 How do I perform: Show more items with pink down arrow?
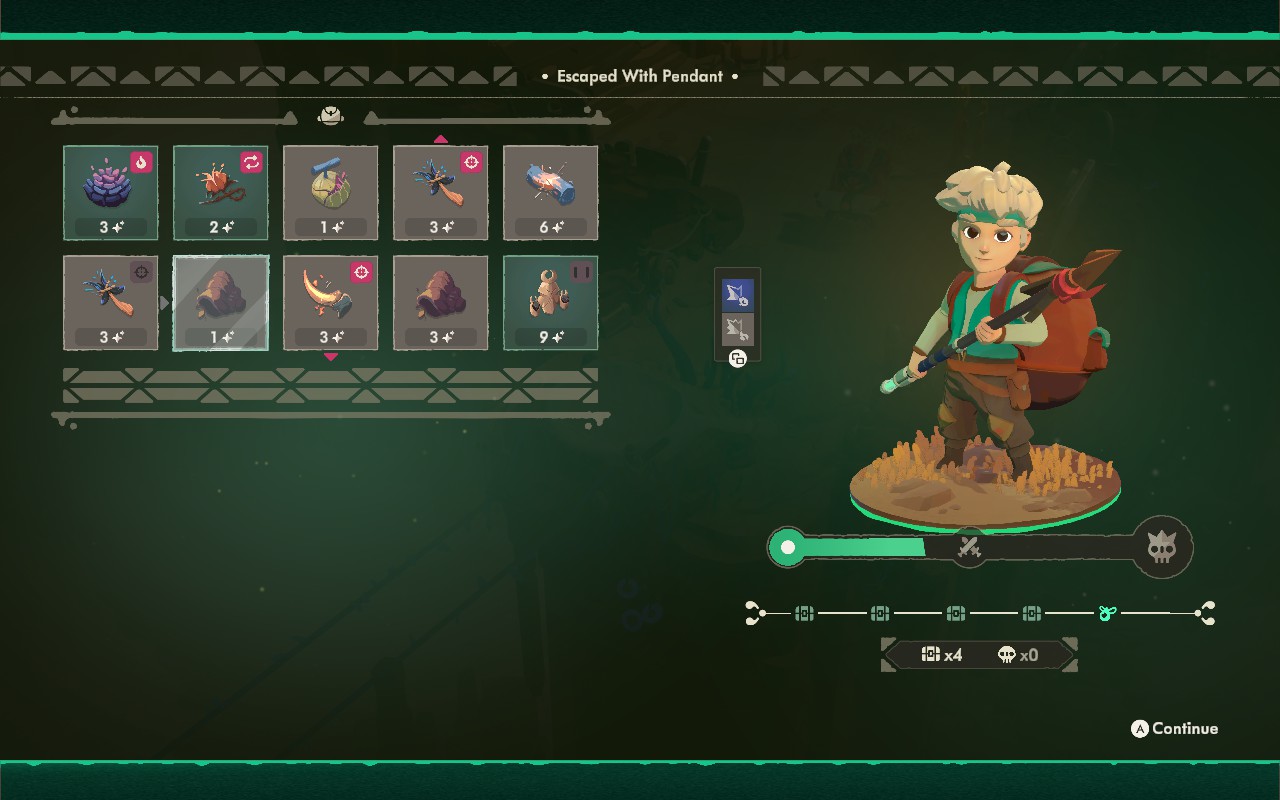coord(331,357)
